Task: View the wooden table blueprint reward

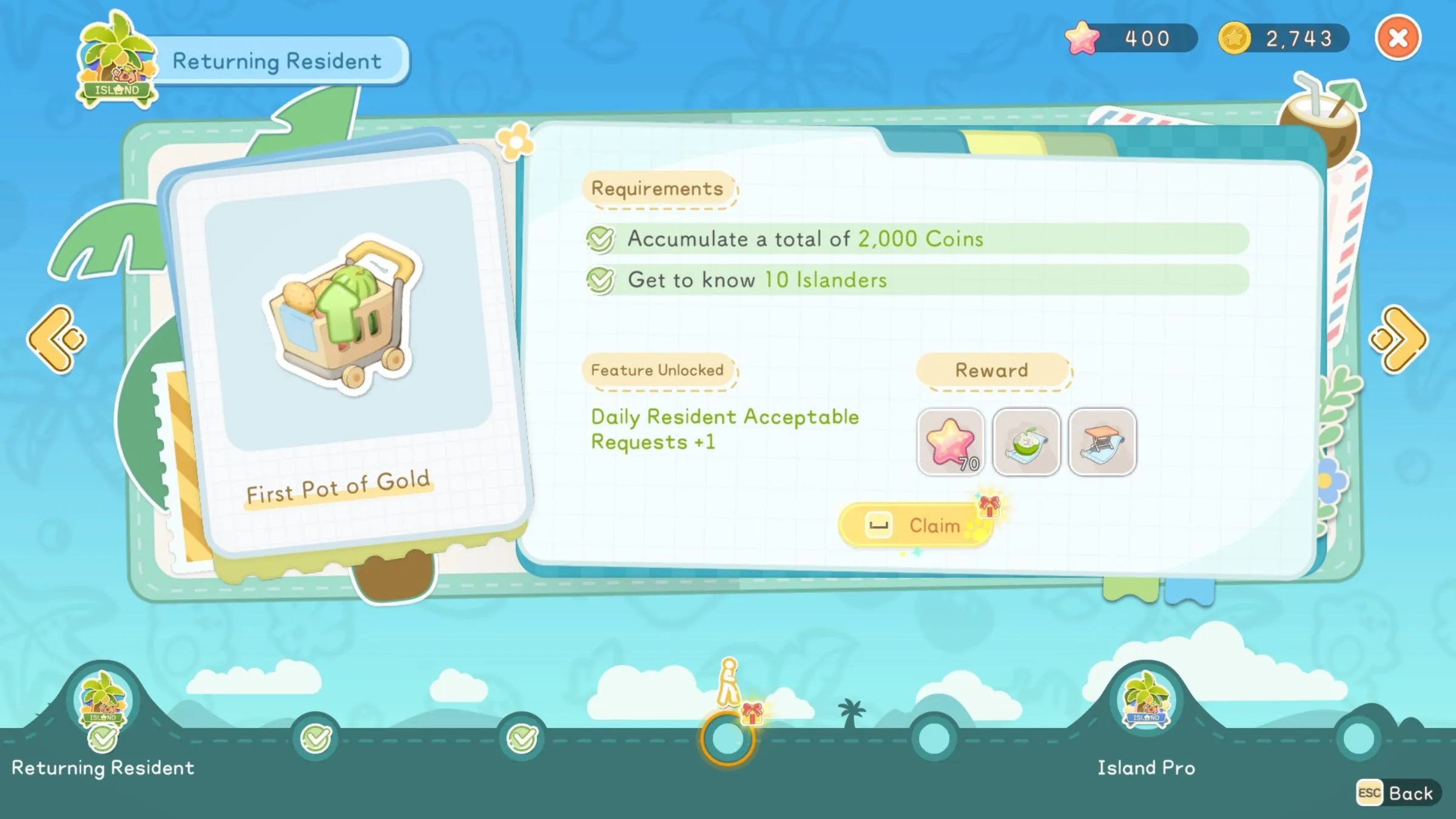Action: [1102, 442]
